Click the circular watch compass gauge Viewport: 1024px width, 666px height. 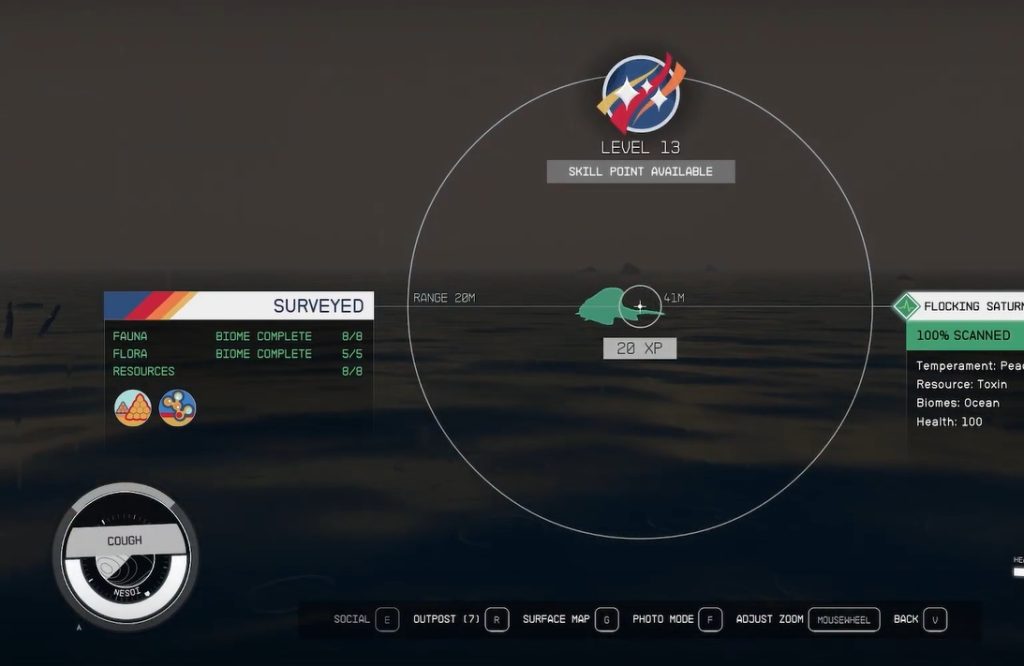(125, 556)
